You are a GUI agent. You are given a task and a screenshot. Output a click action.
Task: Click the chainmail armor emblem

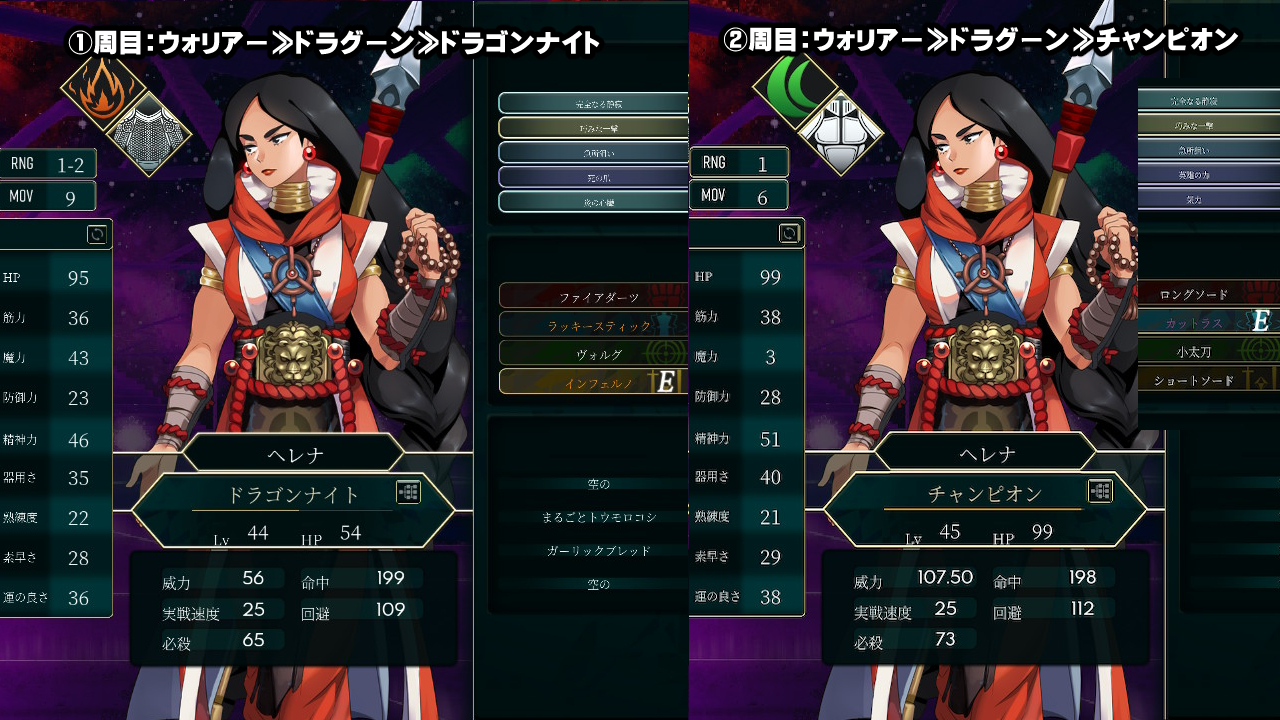pos(148,133)
